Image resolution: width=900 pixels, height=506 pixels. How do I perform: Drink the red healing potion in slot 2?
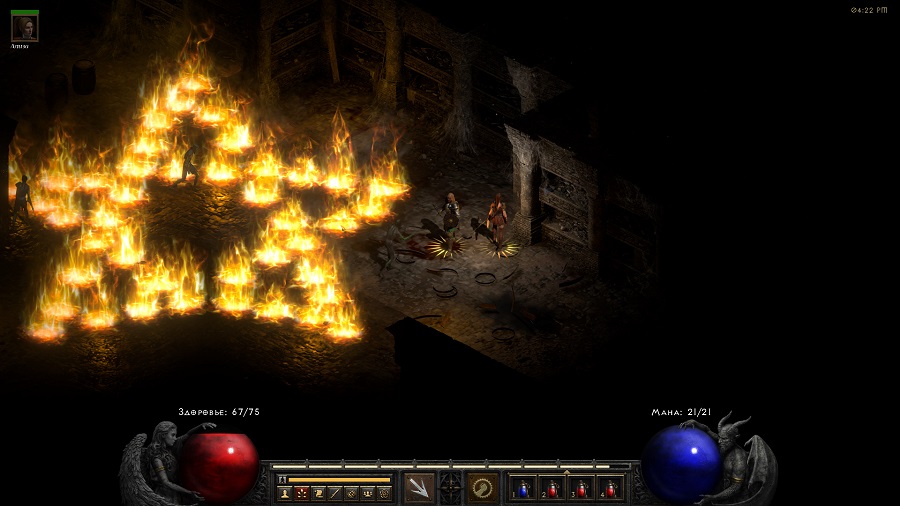pos(553,488)
